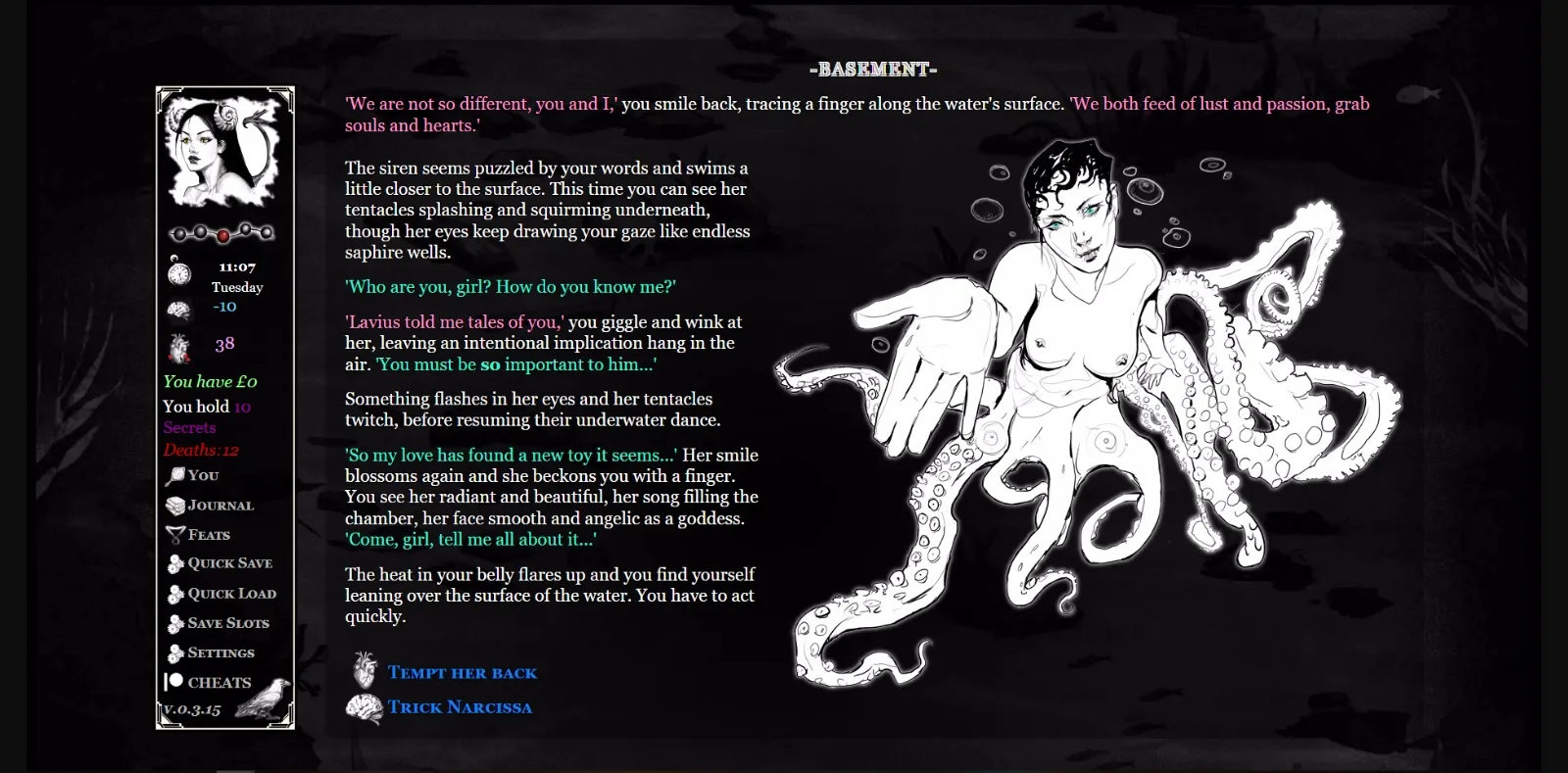The image size is (1568, 773).
Task: Choose Tempt her back
Action: tap(462, 672)
